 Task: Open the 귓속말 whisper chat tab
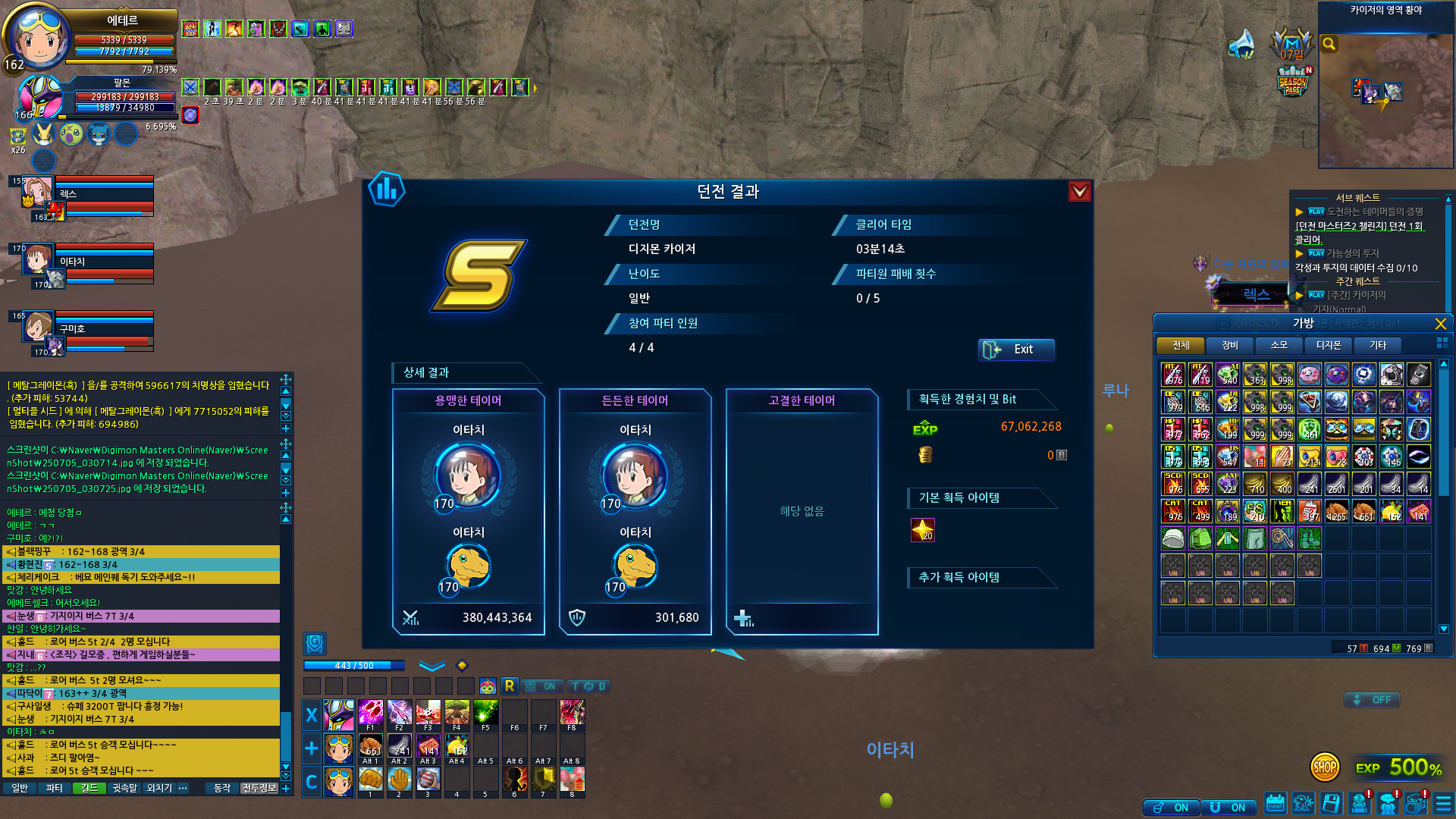(124, 789)
